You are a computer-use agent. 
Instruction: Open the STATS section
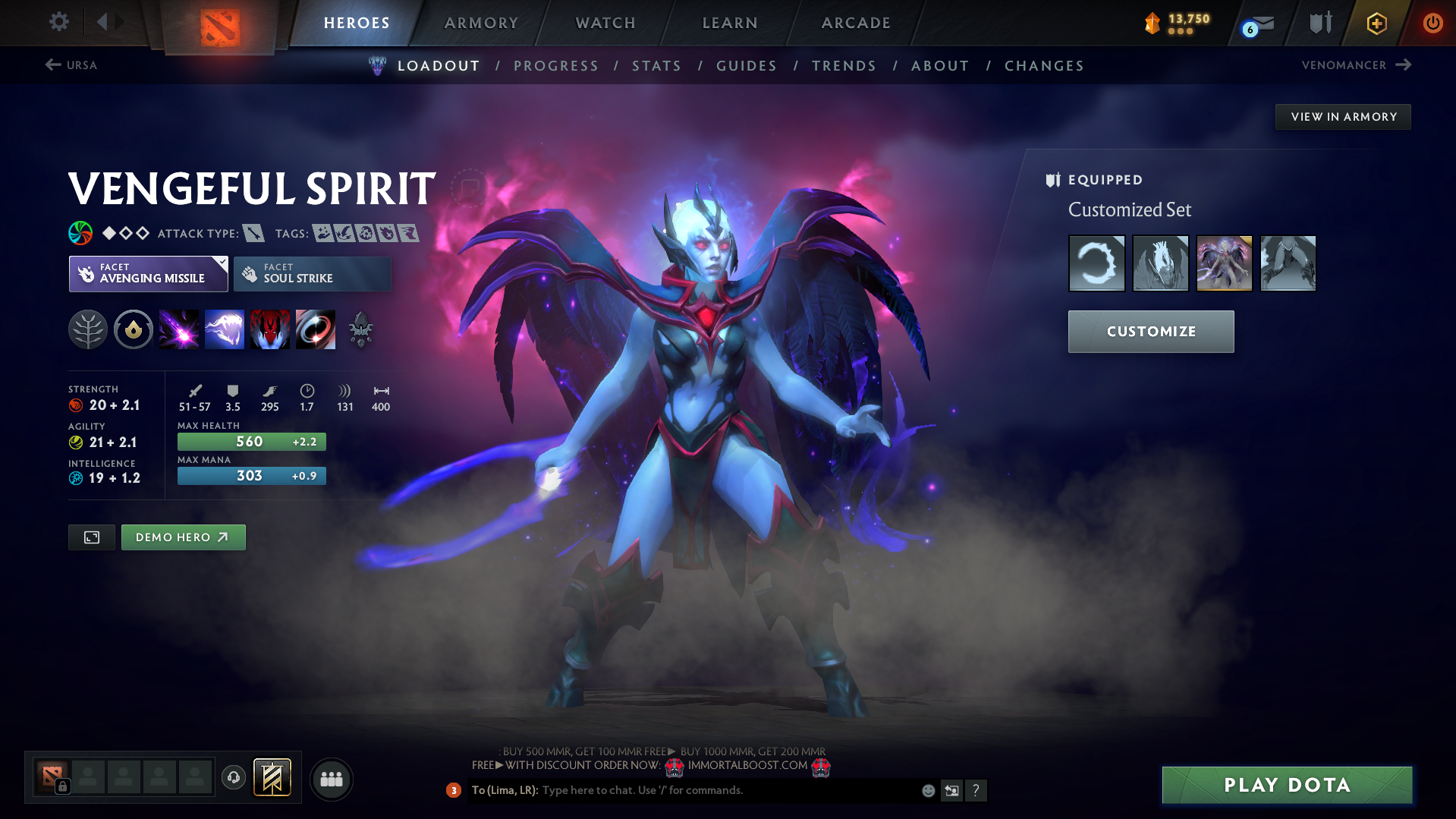[656, 66]
